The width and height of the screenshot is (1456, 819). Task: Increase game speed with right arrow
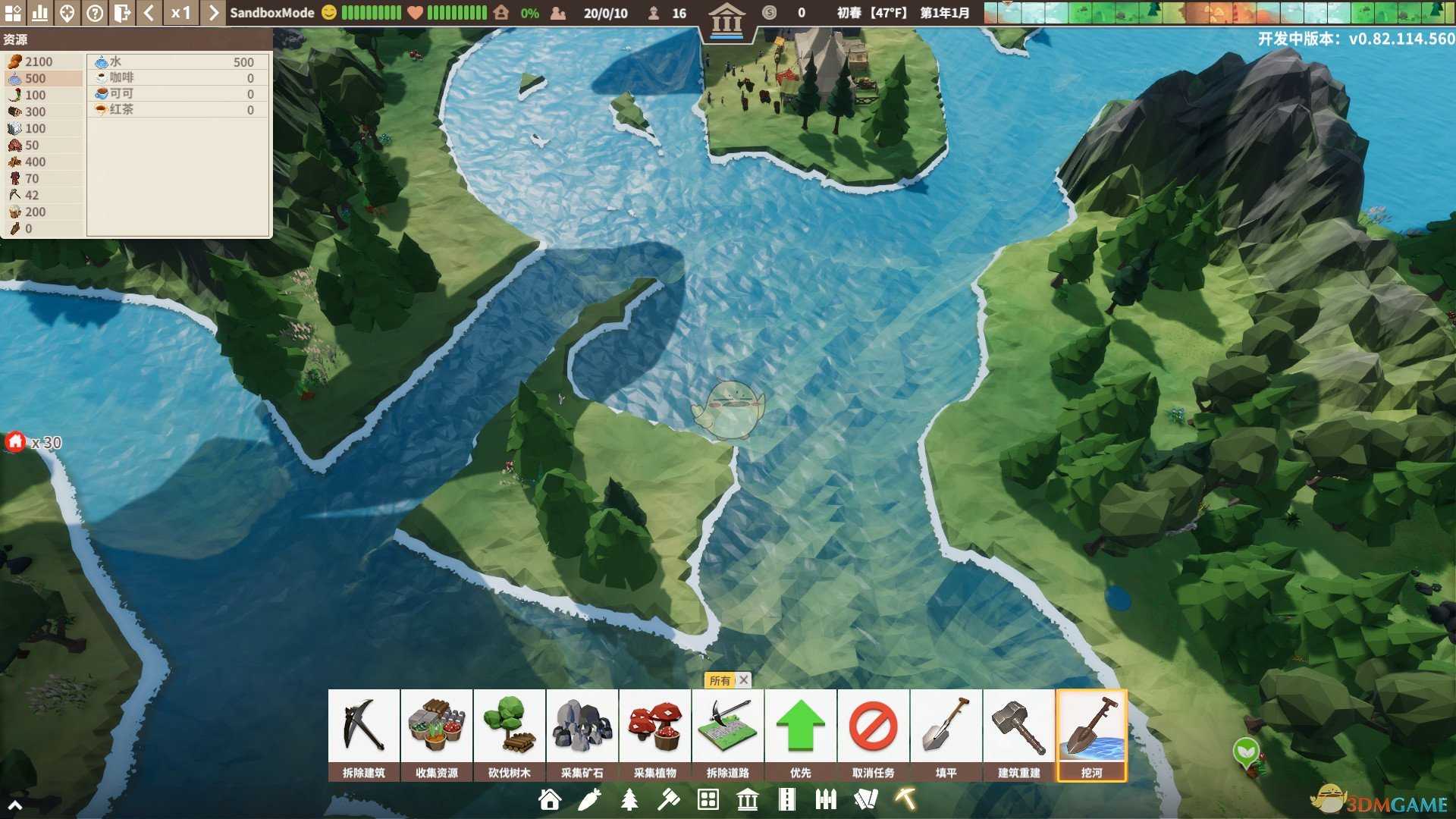214,13
